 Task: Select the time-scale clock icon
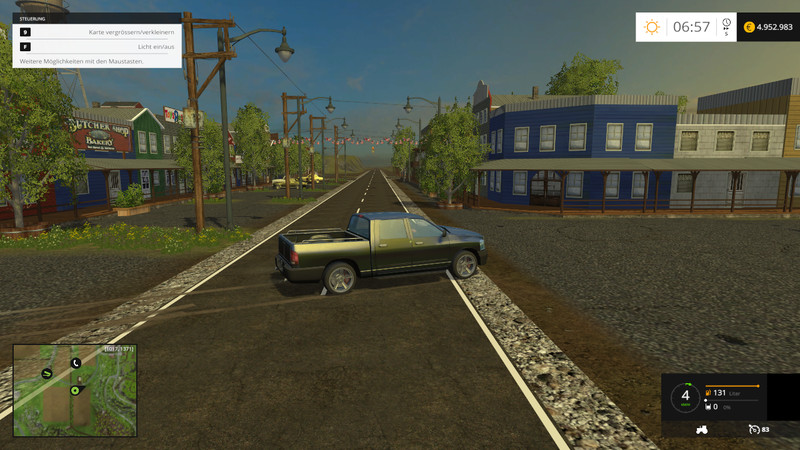(726, 24)
